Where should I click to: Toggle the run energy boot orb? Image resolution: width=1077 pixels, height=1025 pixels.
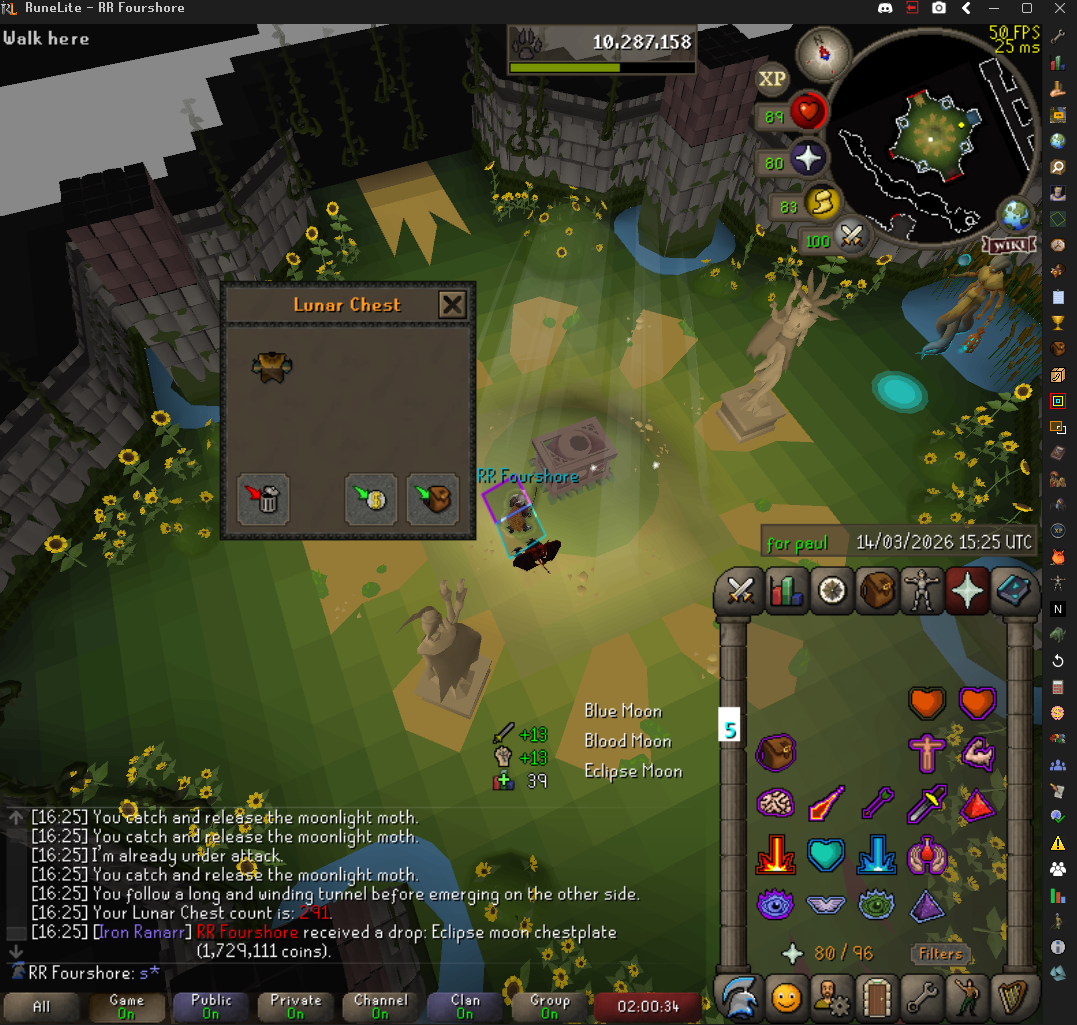point(818,206)
